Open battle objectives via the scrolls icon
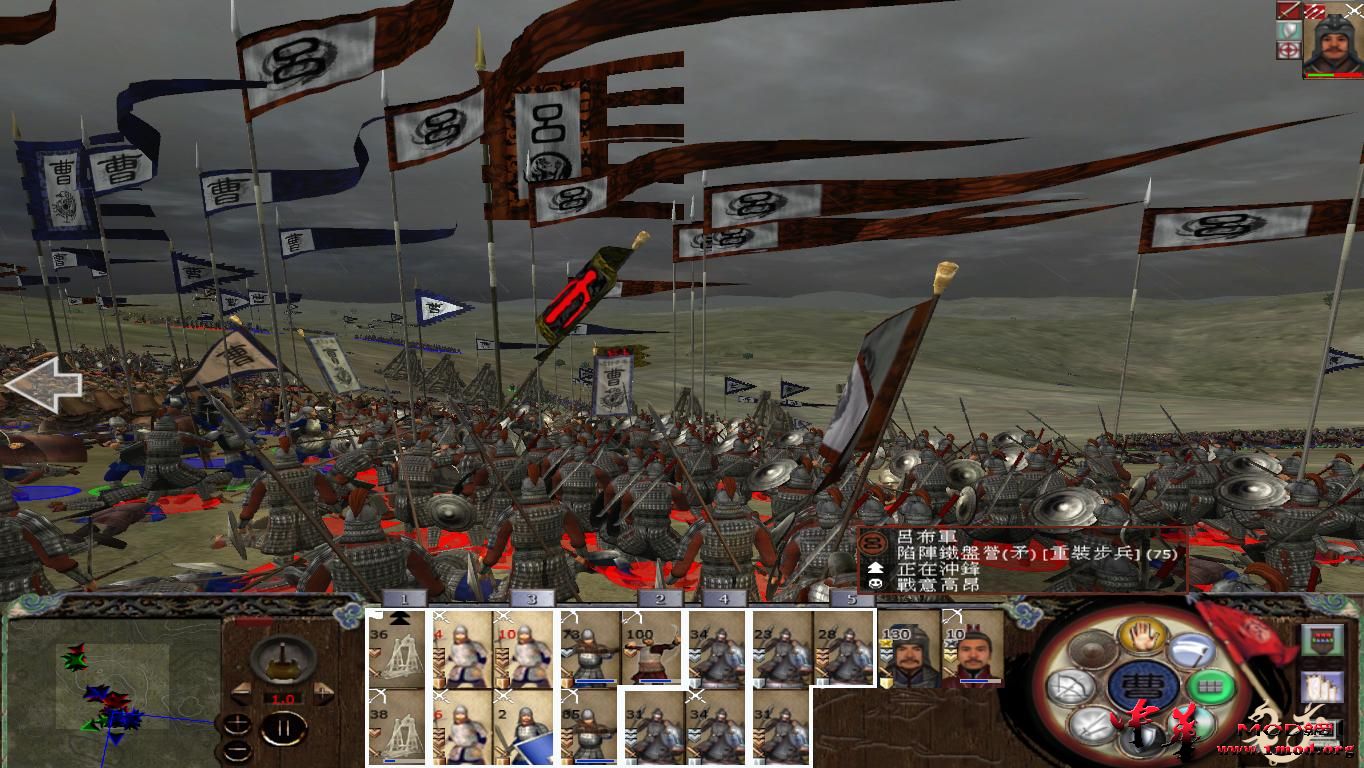1364x768 pixels. pyautogui.click(x=1323, y=686)
